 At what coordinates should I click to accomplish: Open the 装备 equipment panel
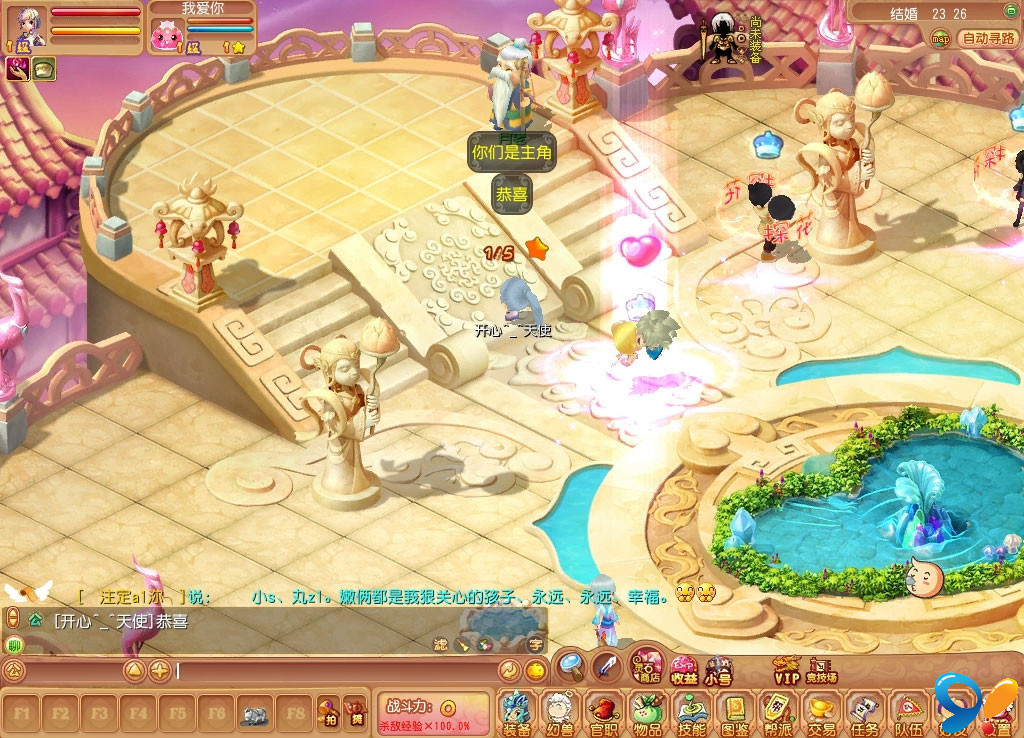(x=517, y=712)
